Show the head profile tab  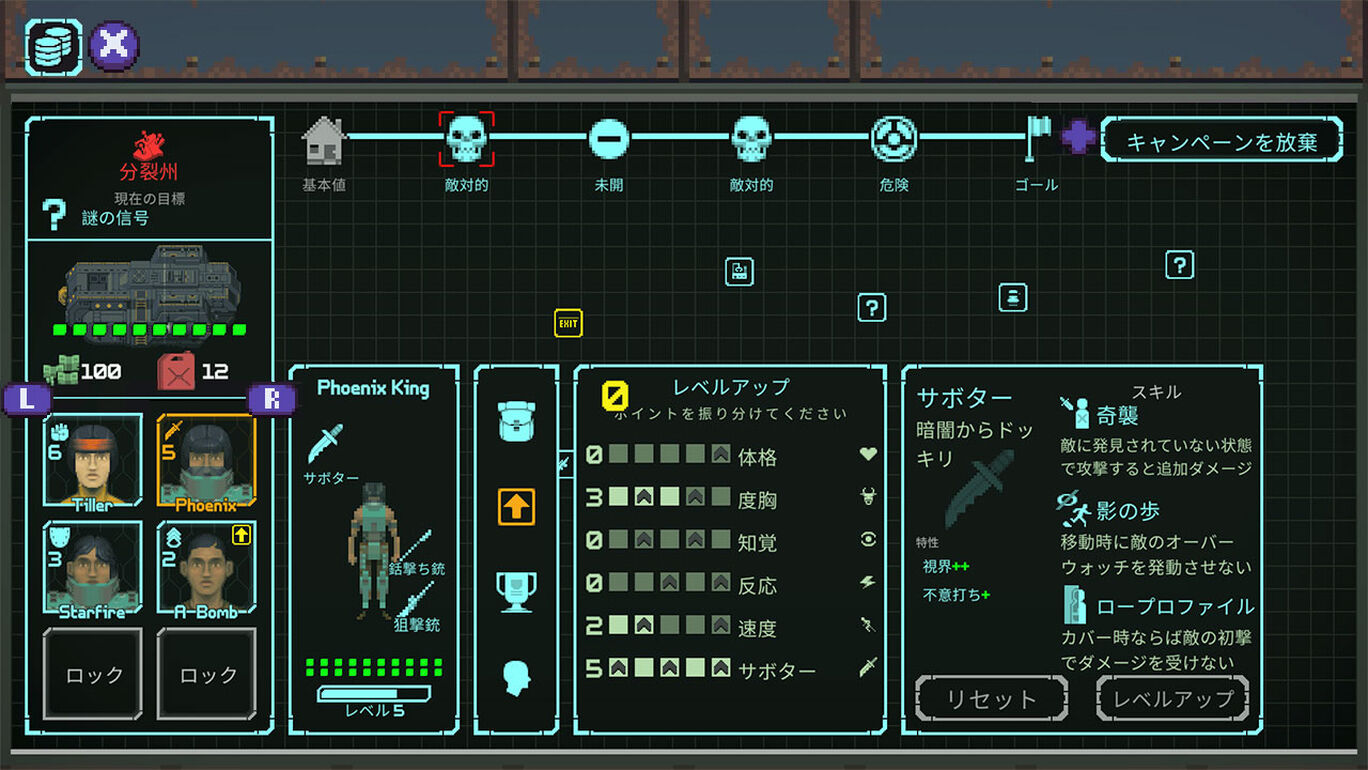(516, 677)
